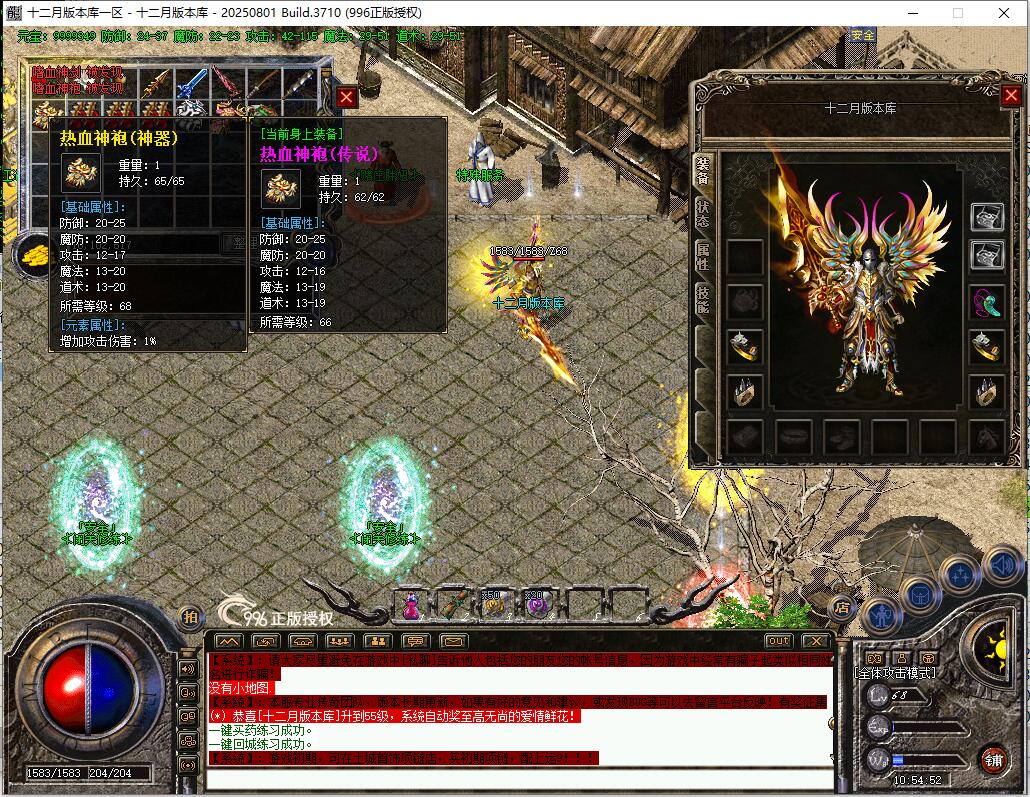Activate the purple orb hotbar item
1030x797 pixels.
(538, 604)
